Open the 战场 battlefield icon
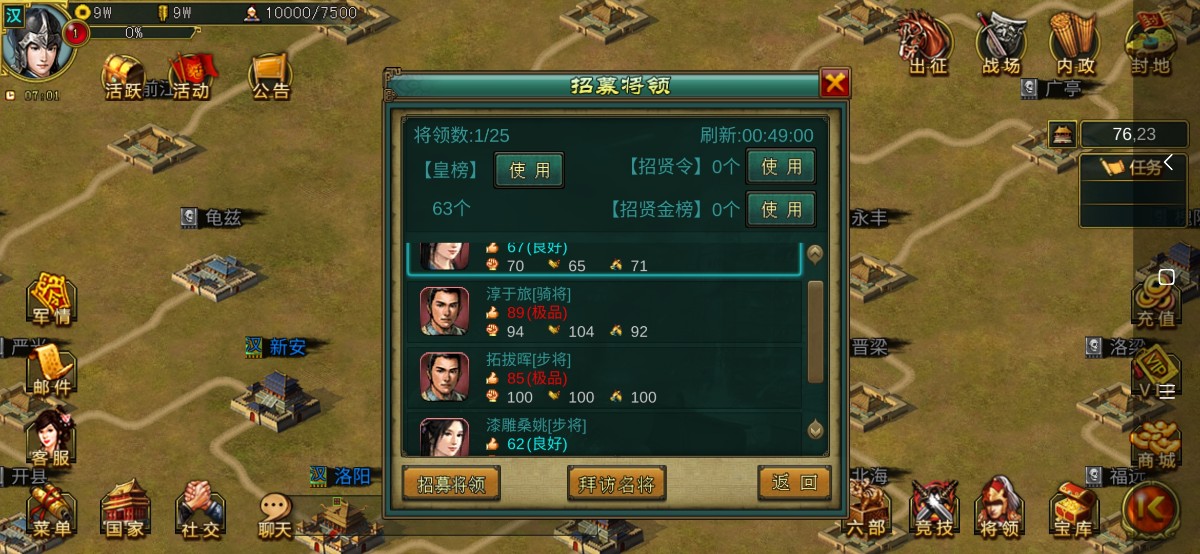 coord(1001,48)
